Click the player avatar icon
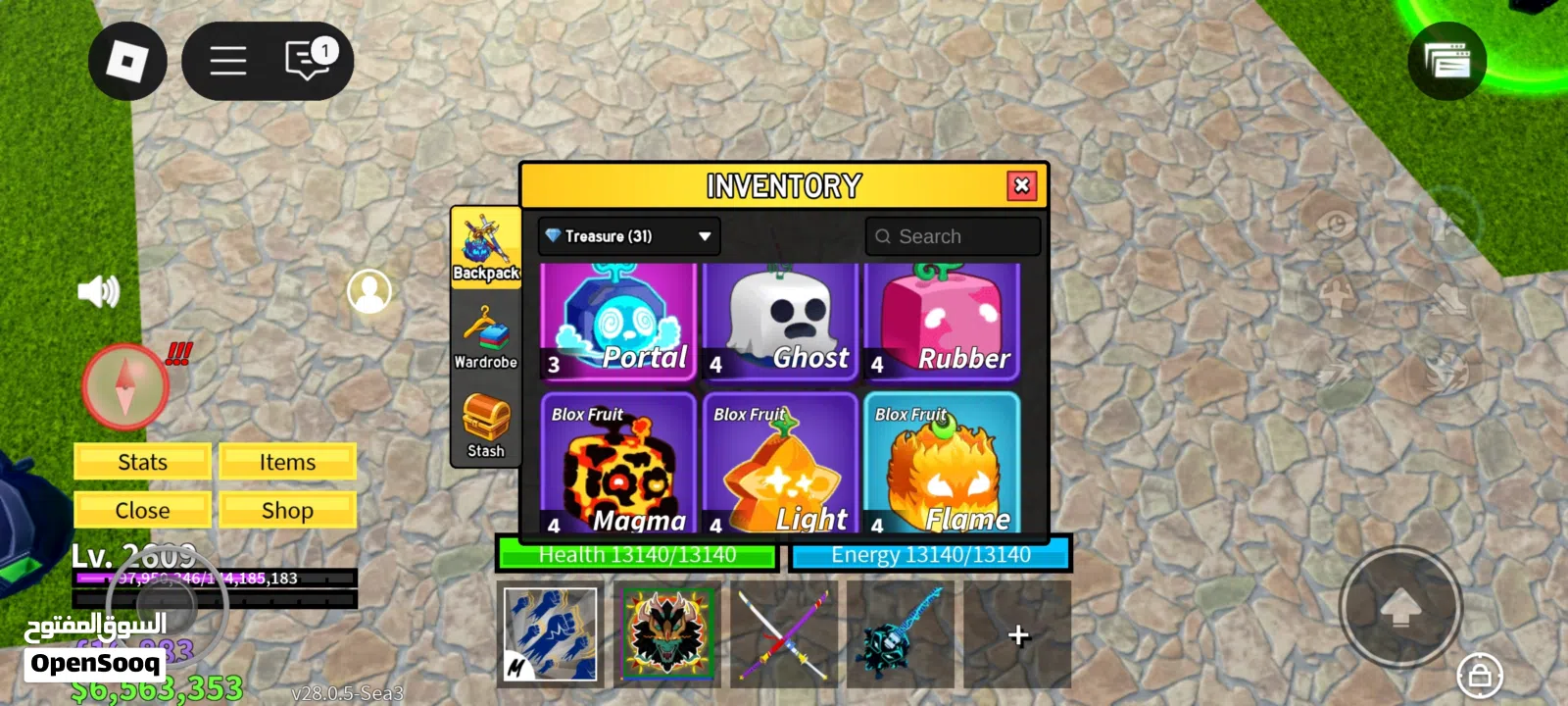Image resolution: width=1568 pixels, height=706 pixels. click(x=369, y=292)
